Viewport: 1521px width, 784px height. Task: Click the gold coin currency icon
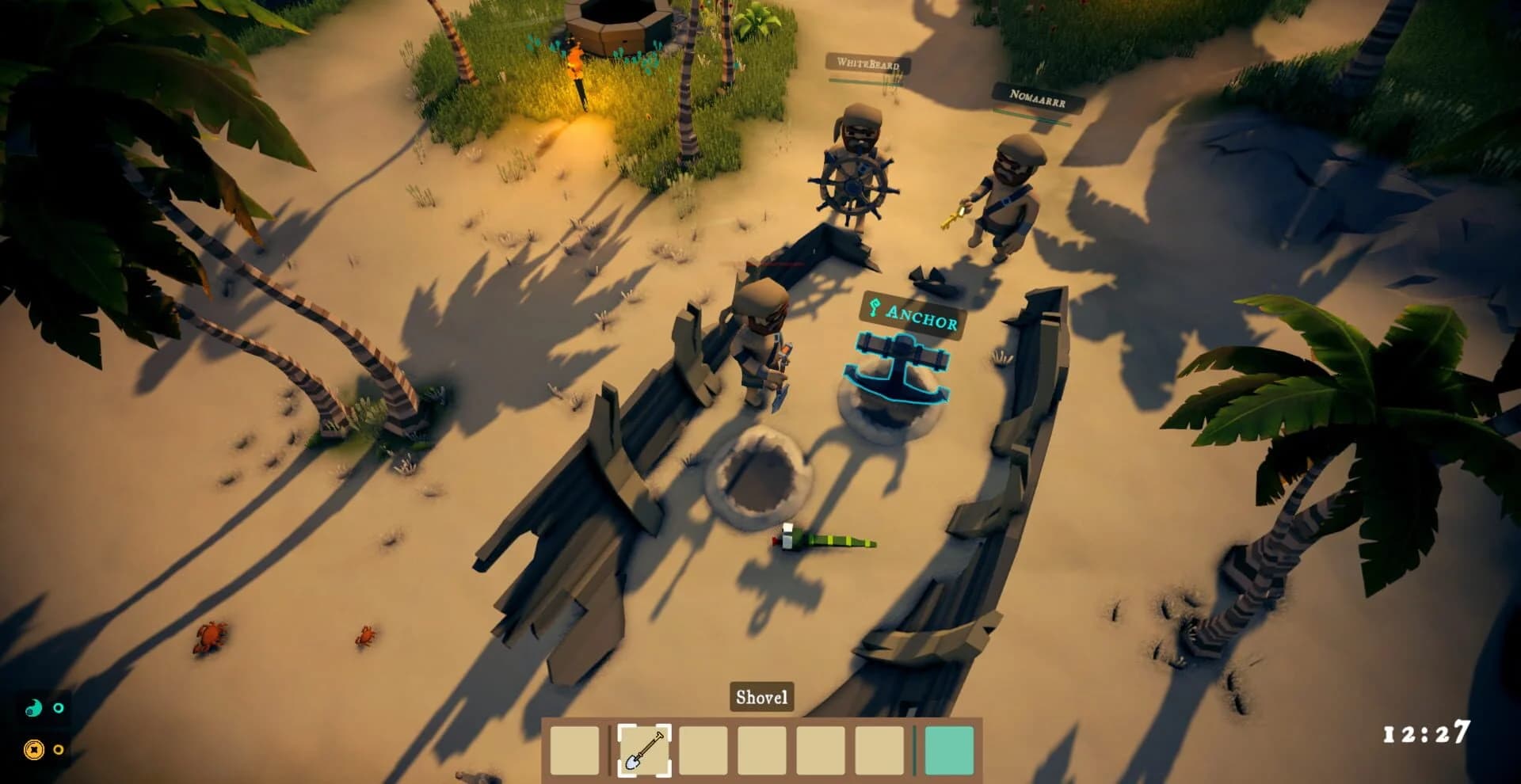point(33,749)
